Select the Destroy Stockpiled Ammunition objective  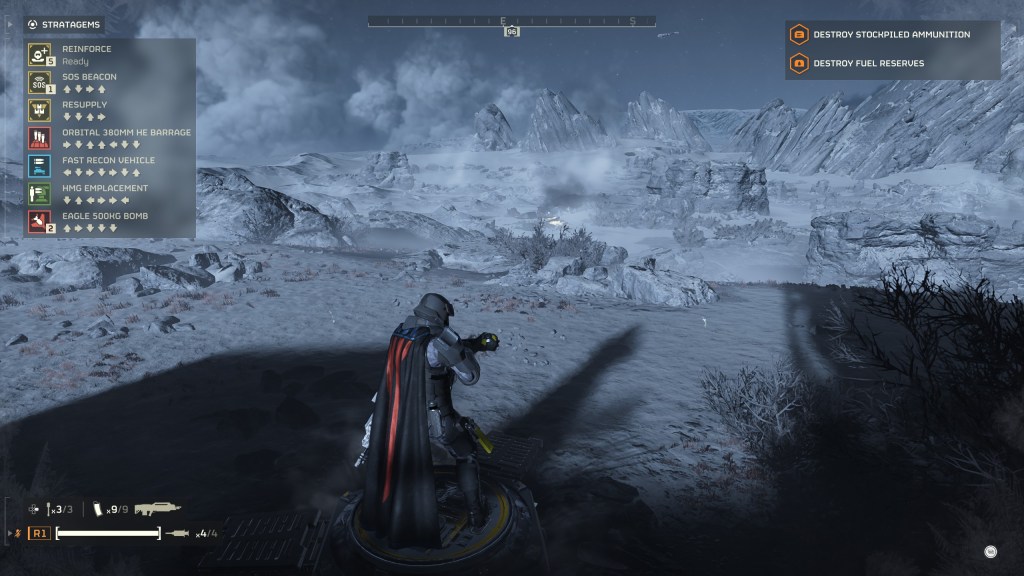coord(891,35)
